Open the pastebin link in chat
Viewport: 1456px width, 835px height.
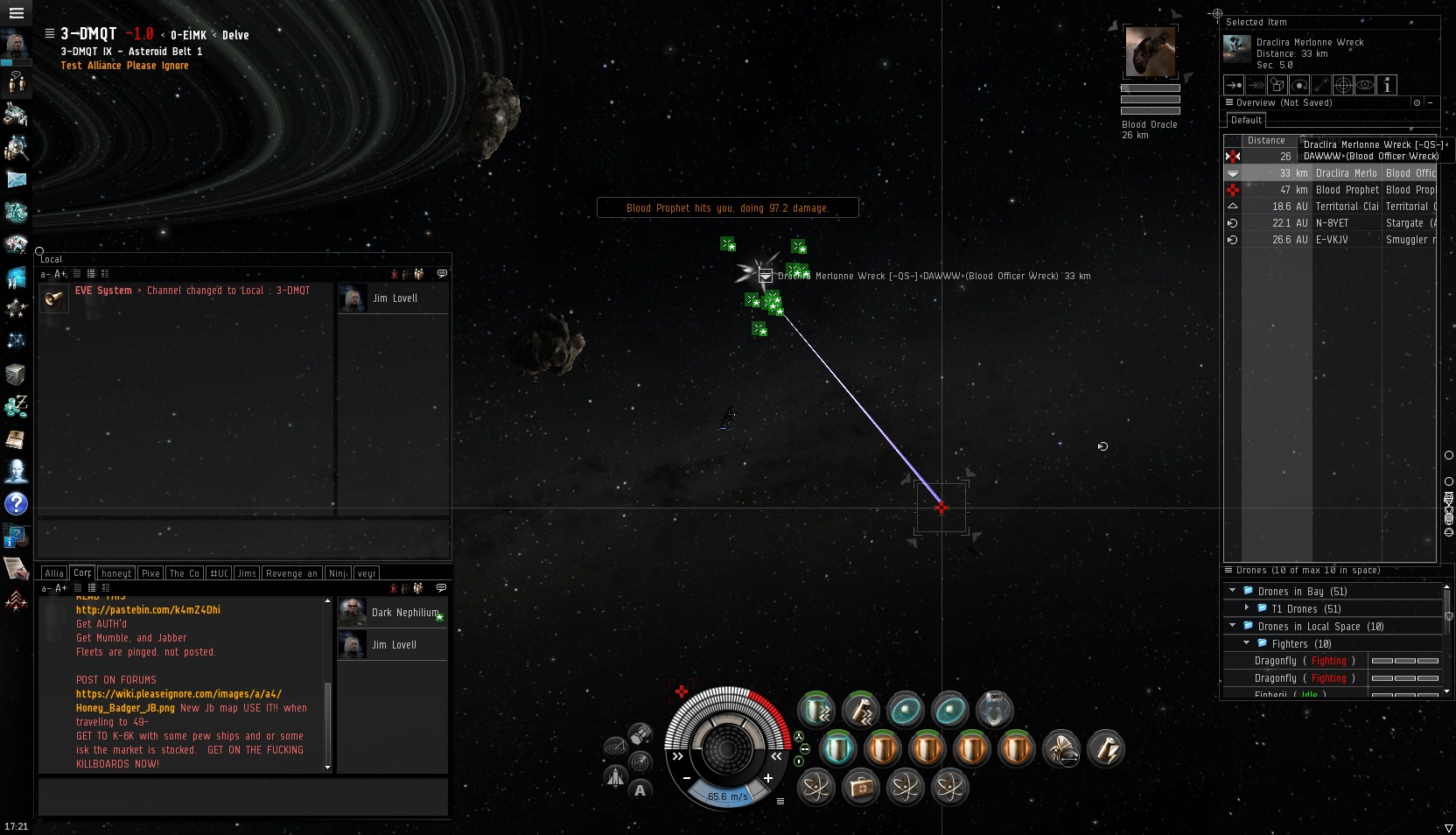(148, 610)
